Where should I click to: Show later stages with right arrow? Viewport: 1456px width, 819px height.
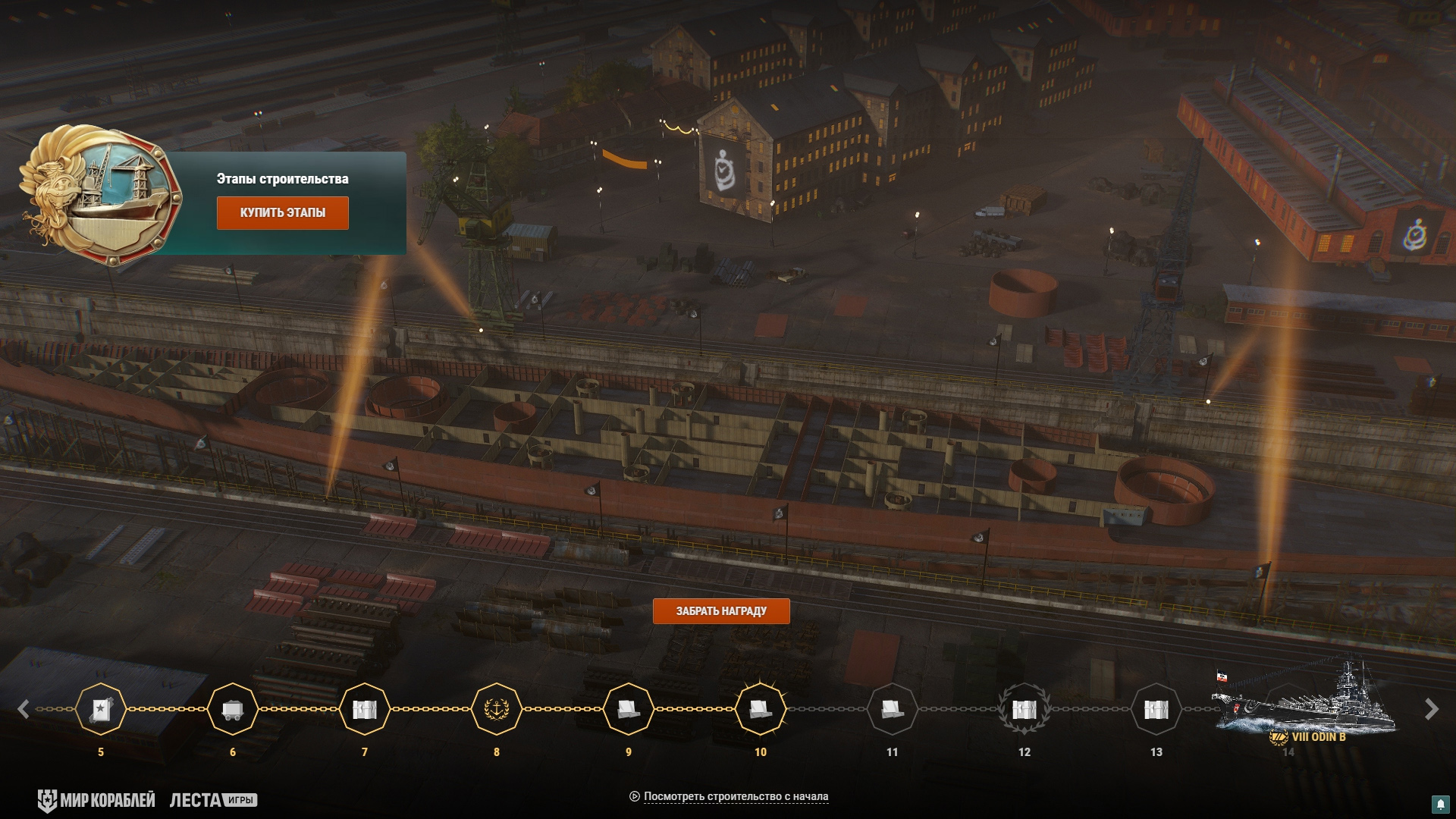(1431, 710)
